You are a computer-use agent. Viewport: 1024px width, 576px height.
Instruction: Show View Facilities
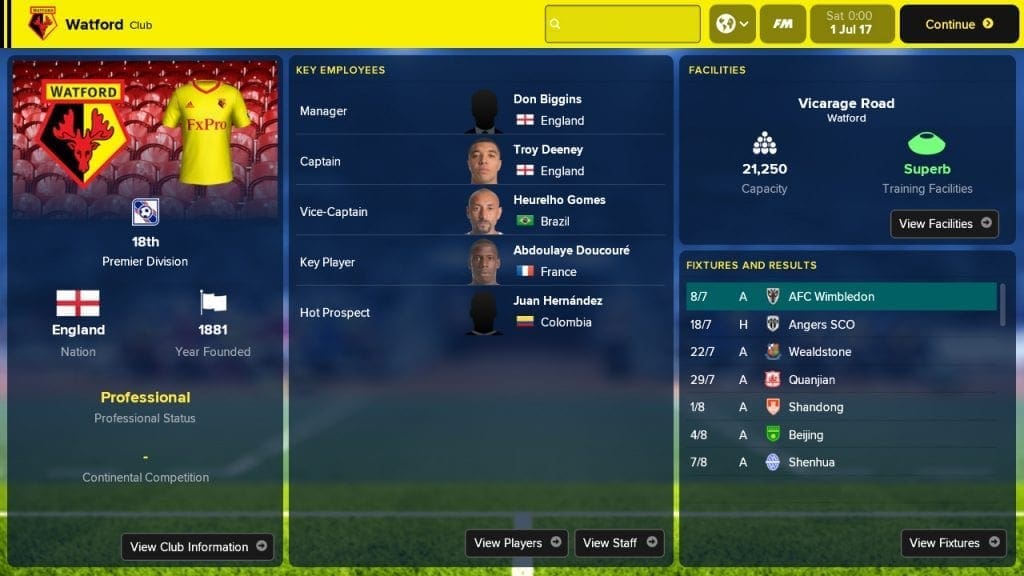click(944, 224)
